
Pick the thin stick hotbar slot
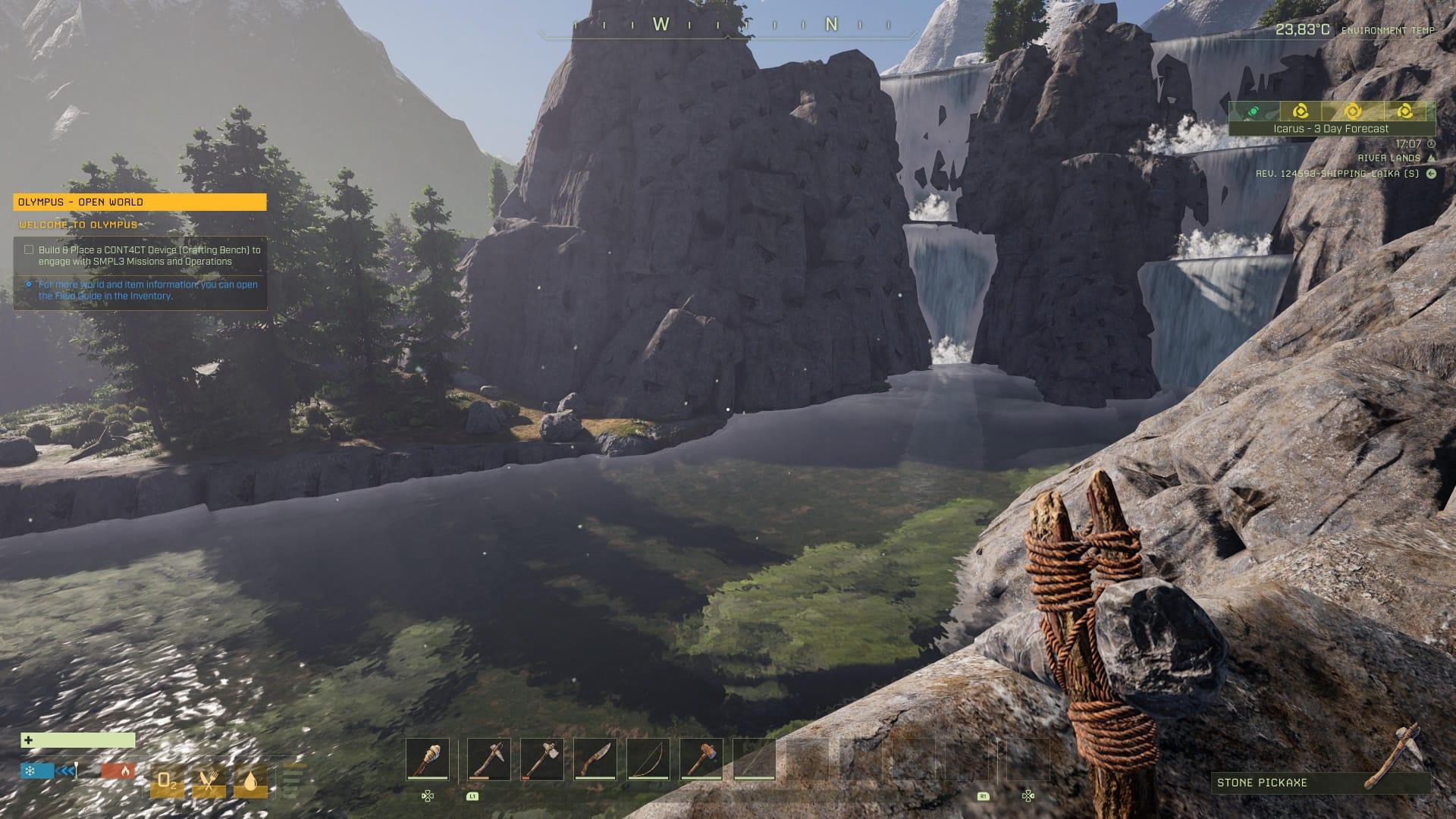[755, 758]
